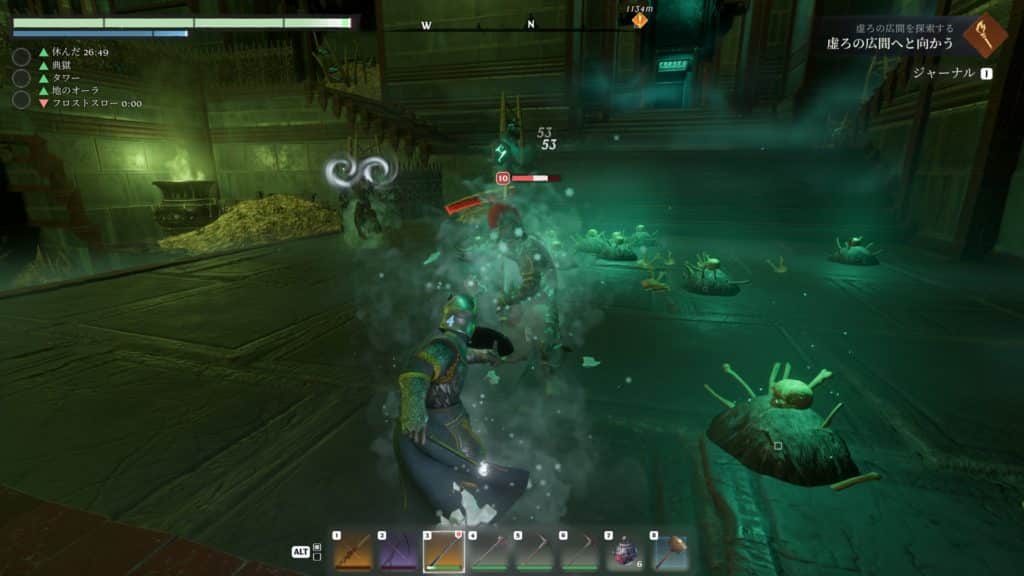1024x576 pixels.
Task: Choose the purple bow in slot 2
Action: pos(398,551)
